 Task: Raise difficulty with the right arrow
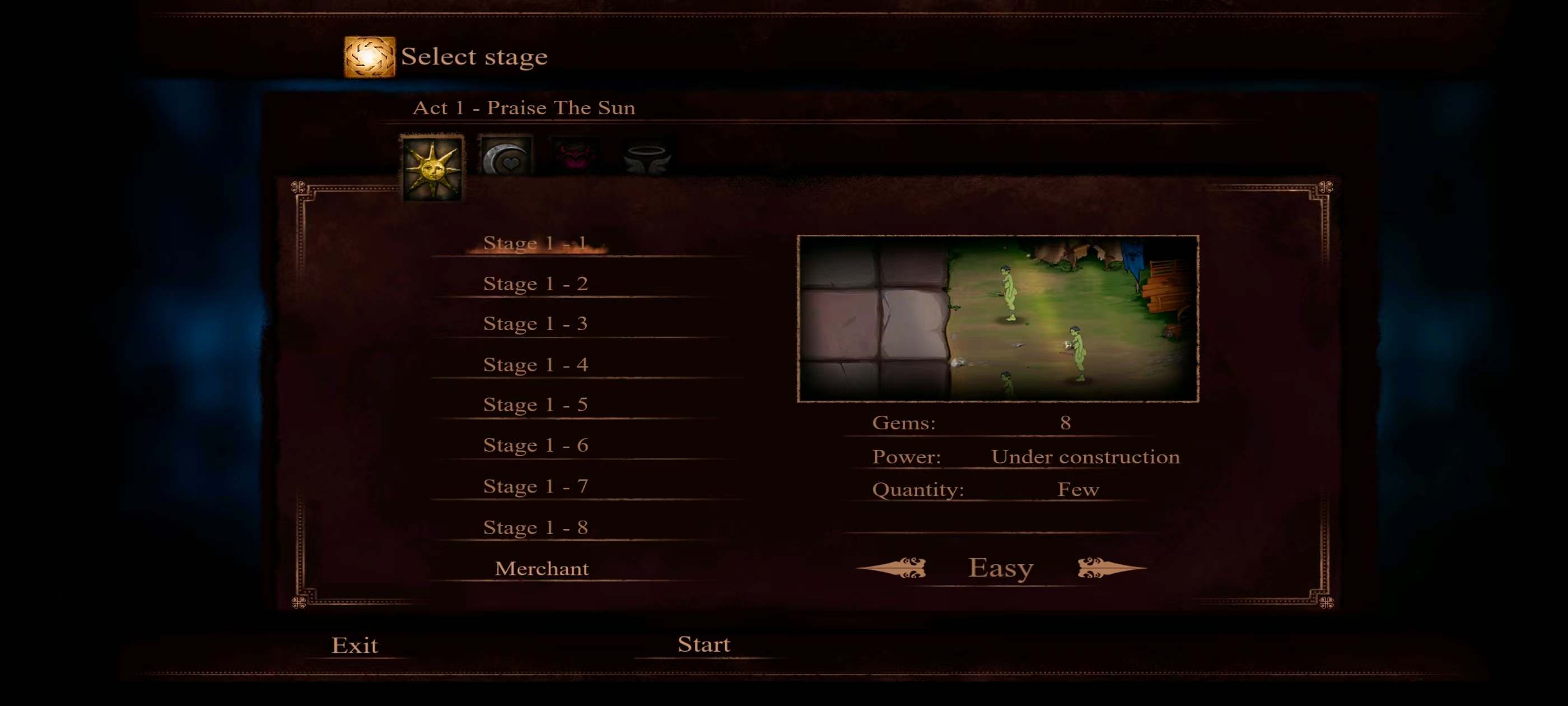[1111, 568]
